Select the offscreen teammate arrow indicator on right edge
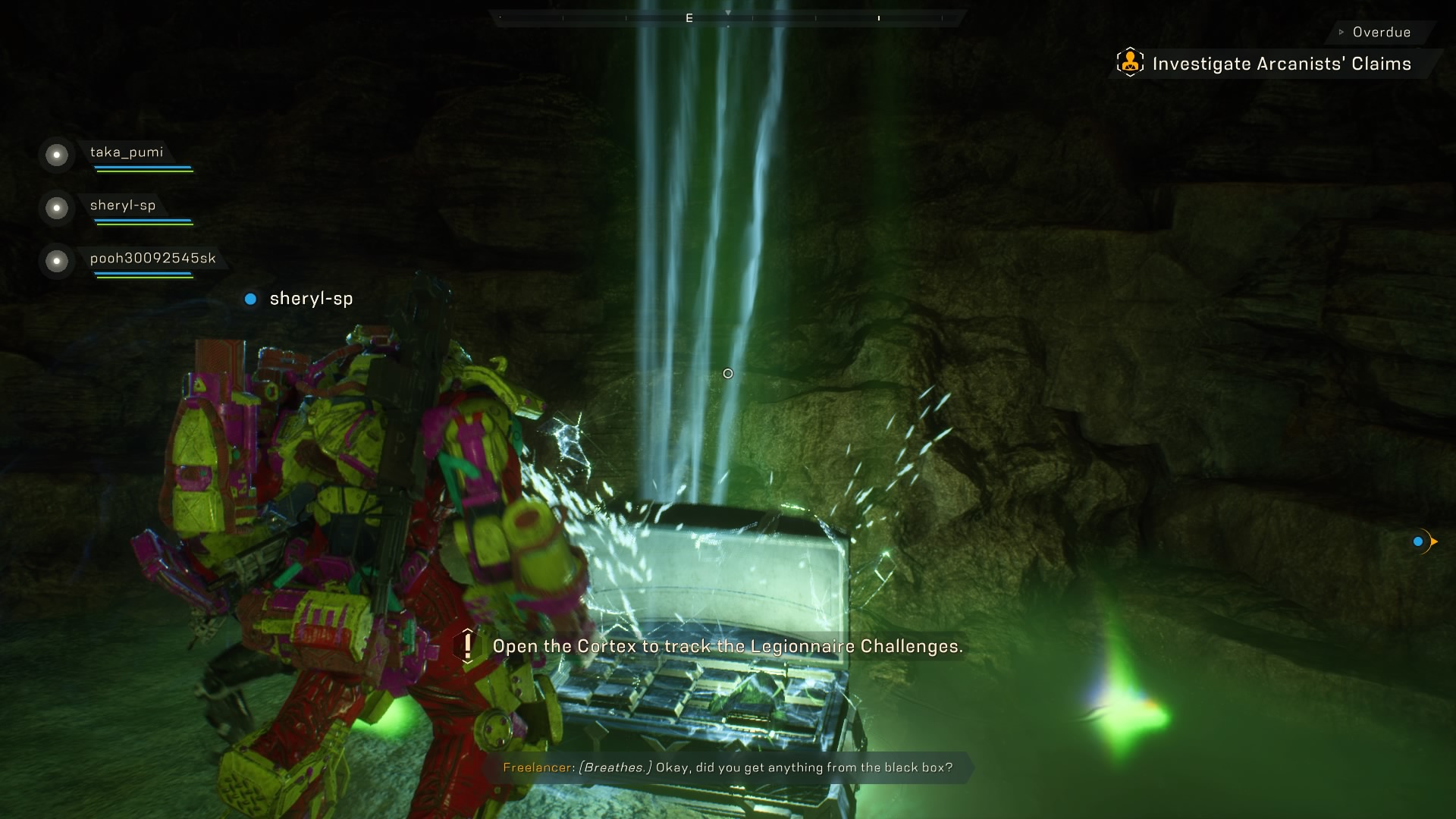The width and height of the screenshot is (1456, 819). click(1426, 541)
